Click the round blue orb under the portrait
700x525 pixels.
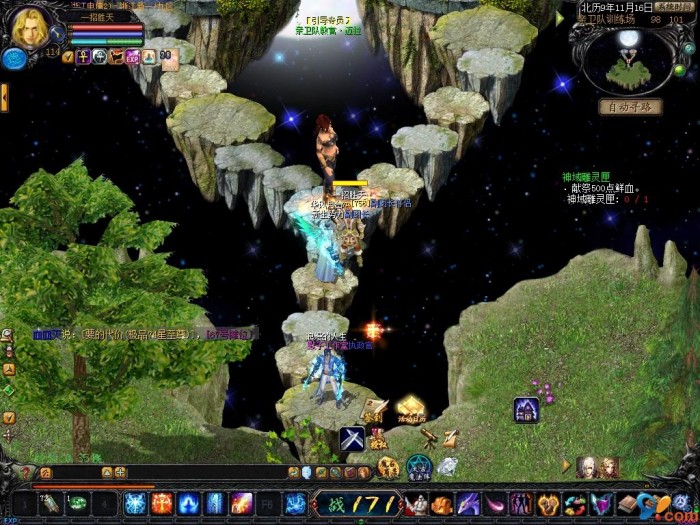tap(14, 59)
